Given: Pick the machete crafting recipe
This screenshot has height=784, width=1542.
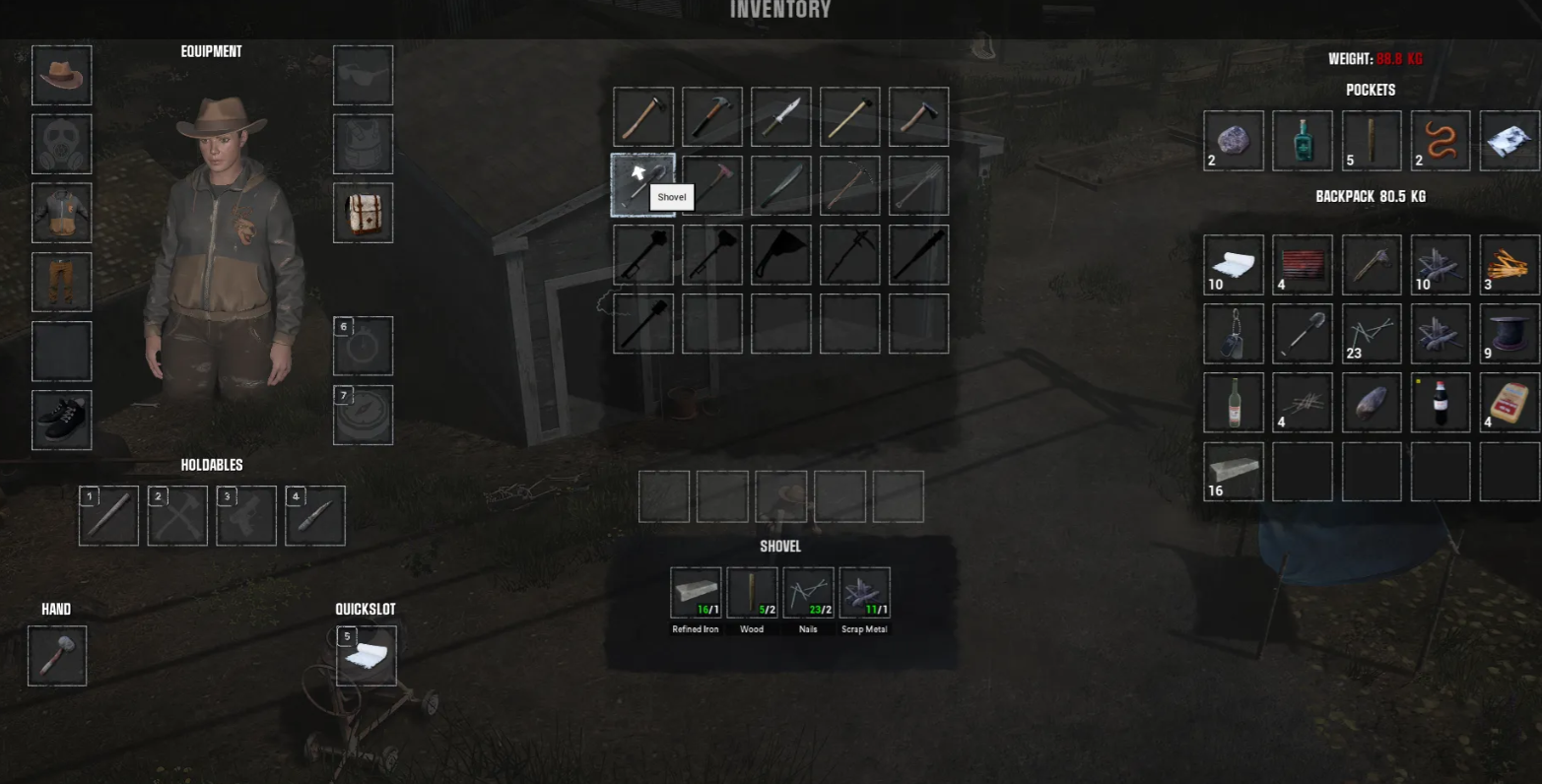Looking at the screenshot, I should pyautogui.click(x=780, y=185).
